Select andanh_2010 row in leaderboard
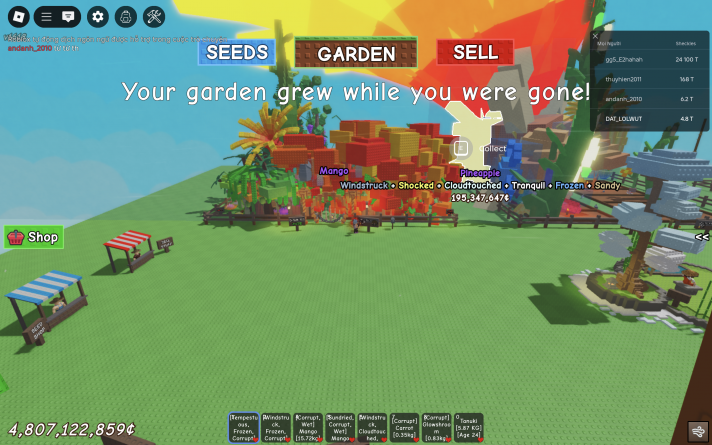Screen dimensions: 712x445 point(652,99)
